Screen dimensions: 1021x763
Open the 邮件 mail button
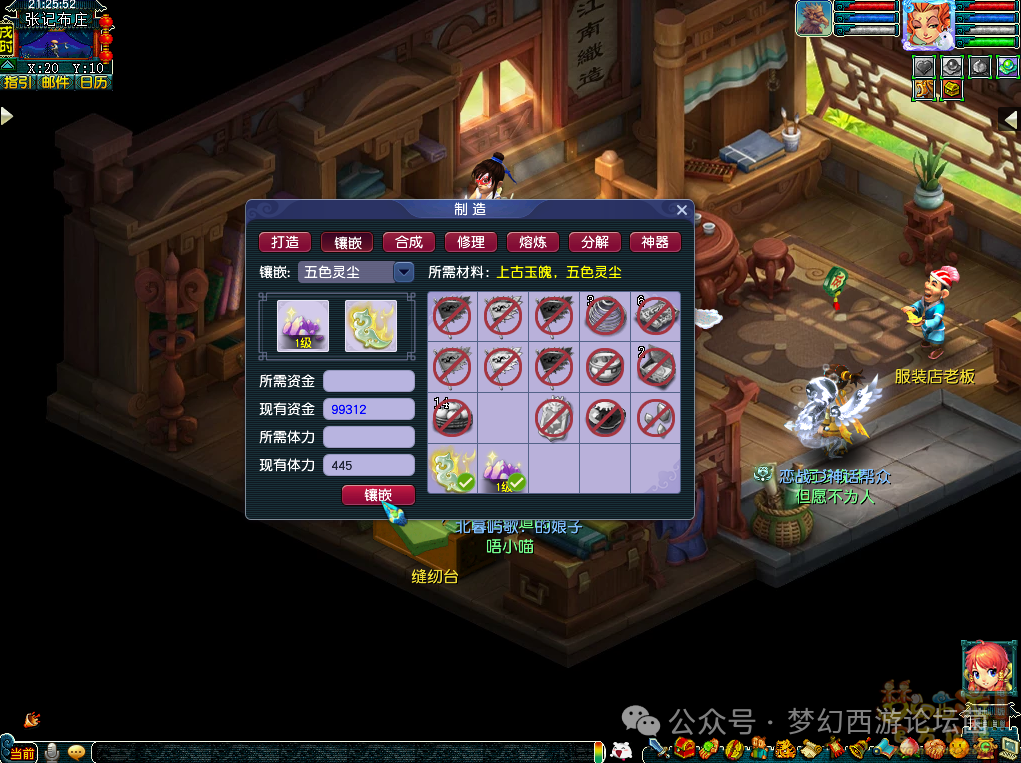point(56,83)
